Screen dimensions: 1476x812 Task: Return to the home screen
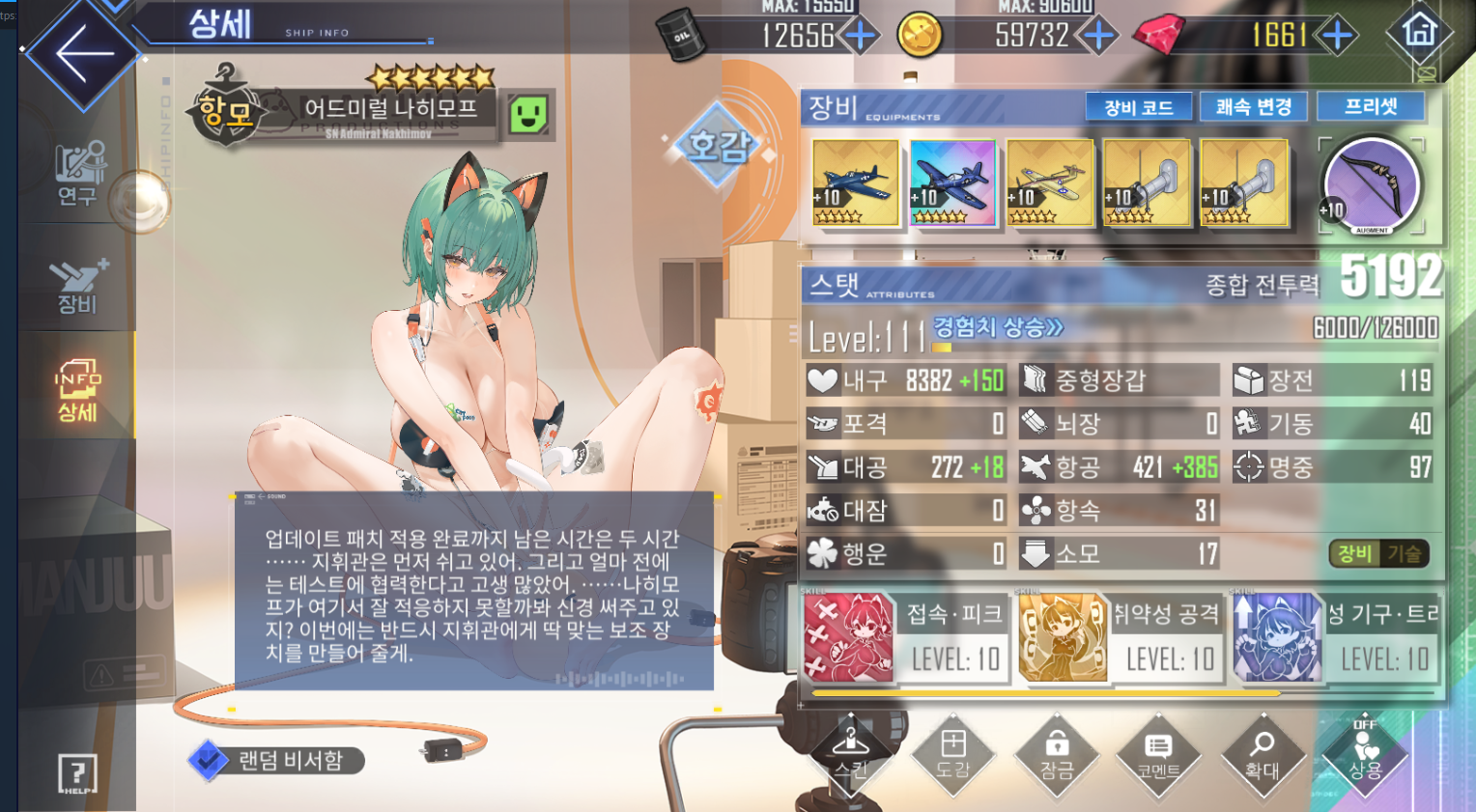pos(1419,33)
